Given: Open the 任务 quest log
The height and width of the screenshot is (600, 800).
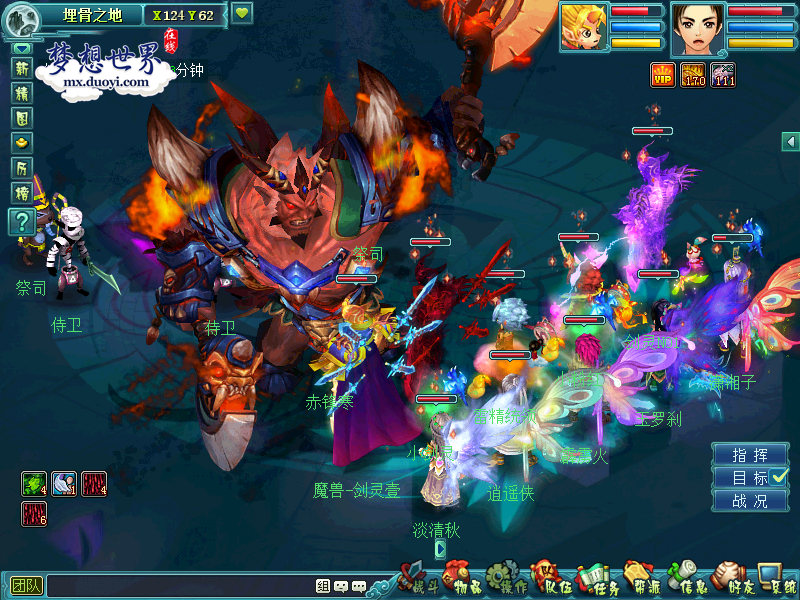Looking at the screenshot, I should (597, 579).
